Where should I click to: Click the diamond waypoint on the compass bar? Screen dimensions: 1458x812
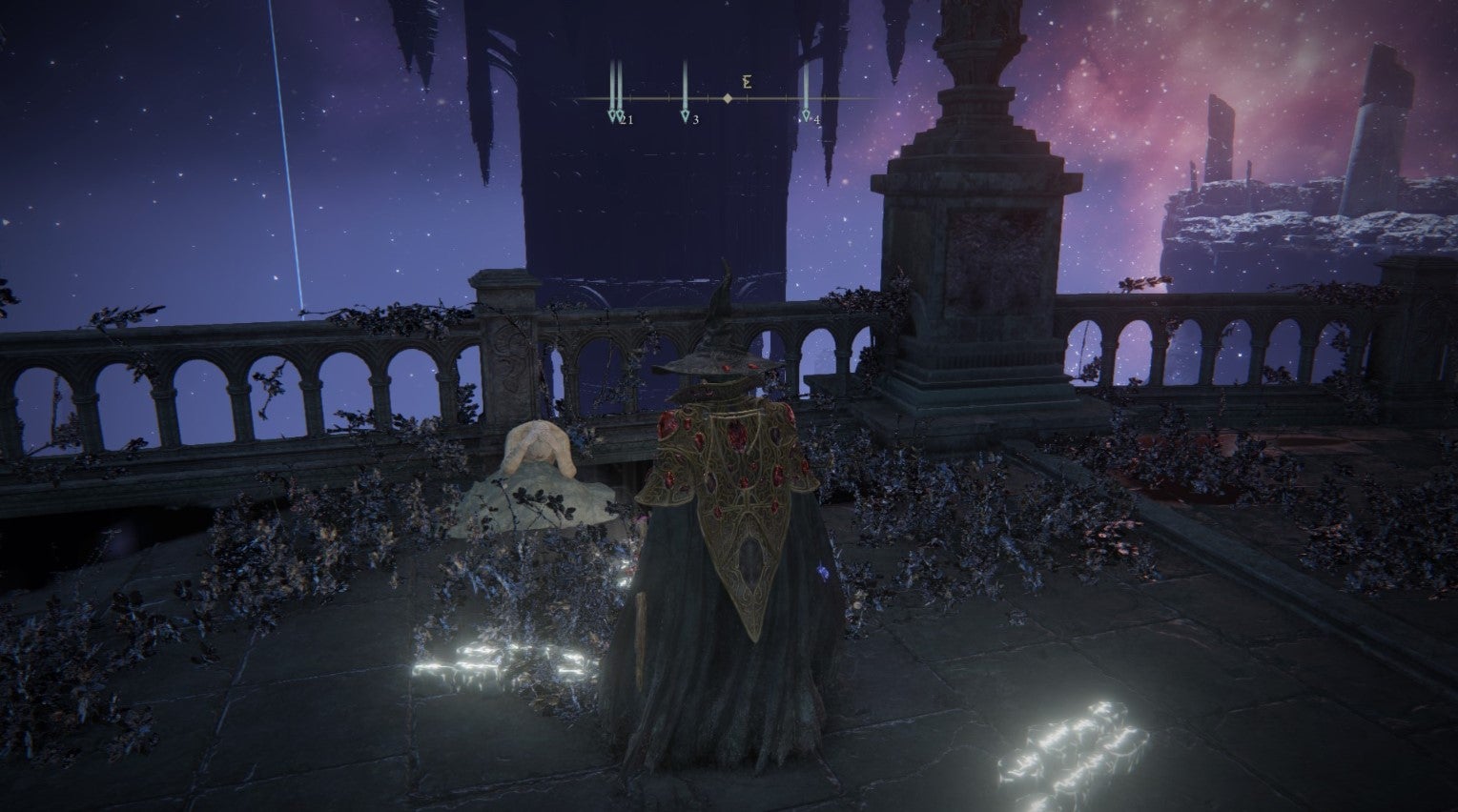[730, 96]
